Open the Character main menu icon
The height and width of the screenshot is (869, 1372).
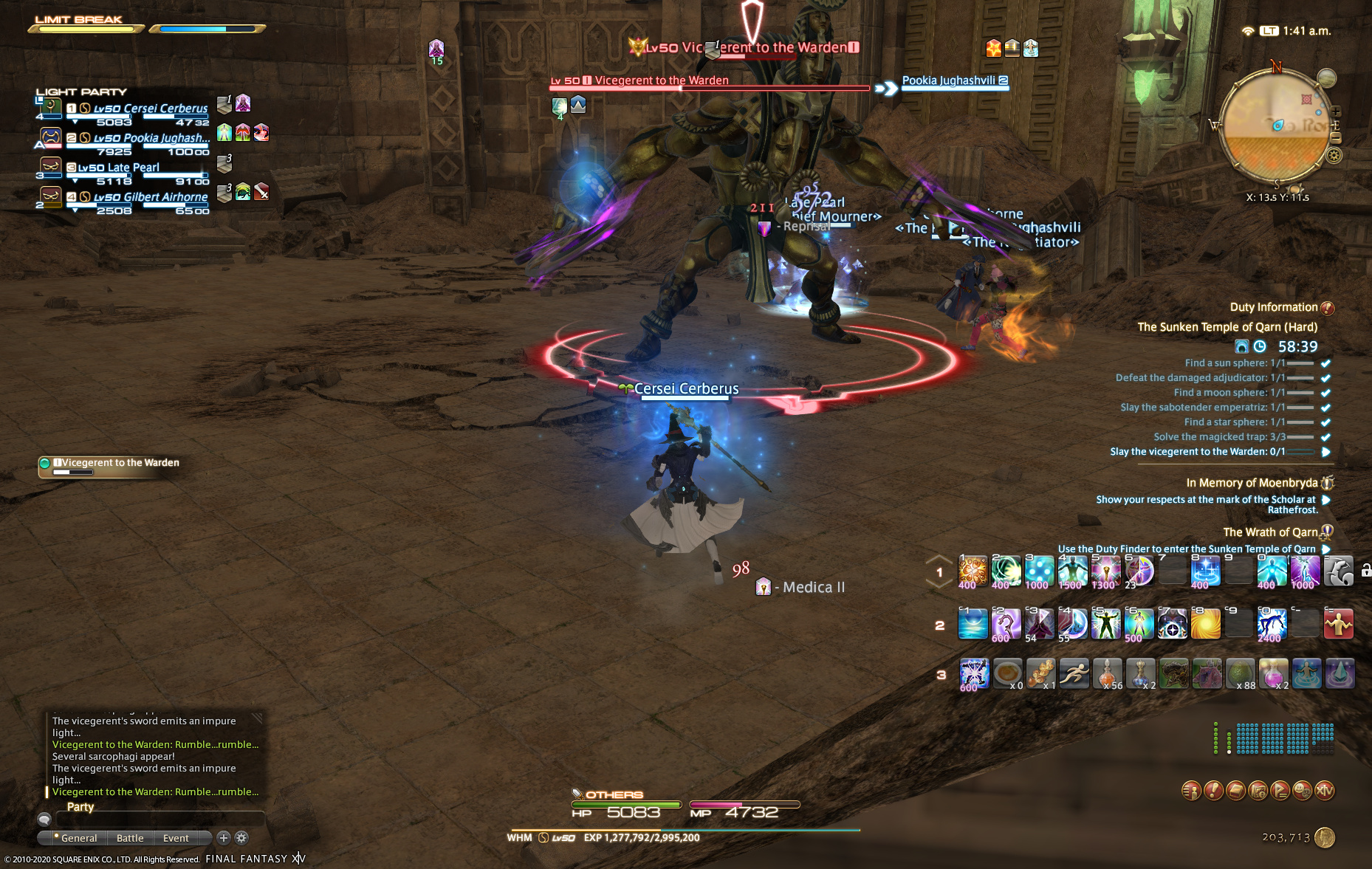tap(1191, 791)
